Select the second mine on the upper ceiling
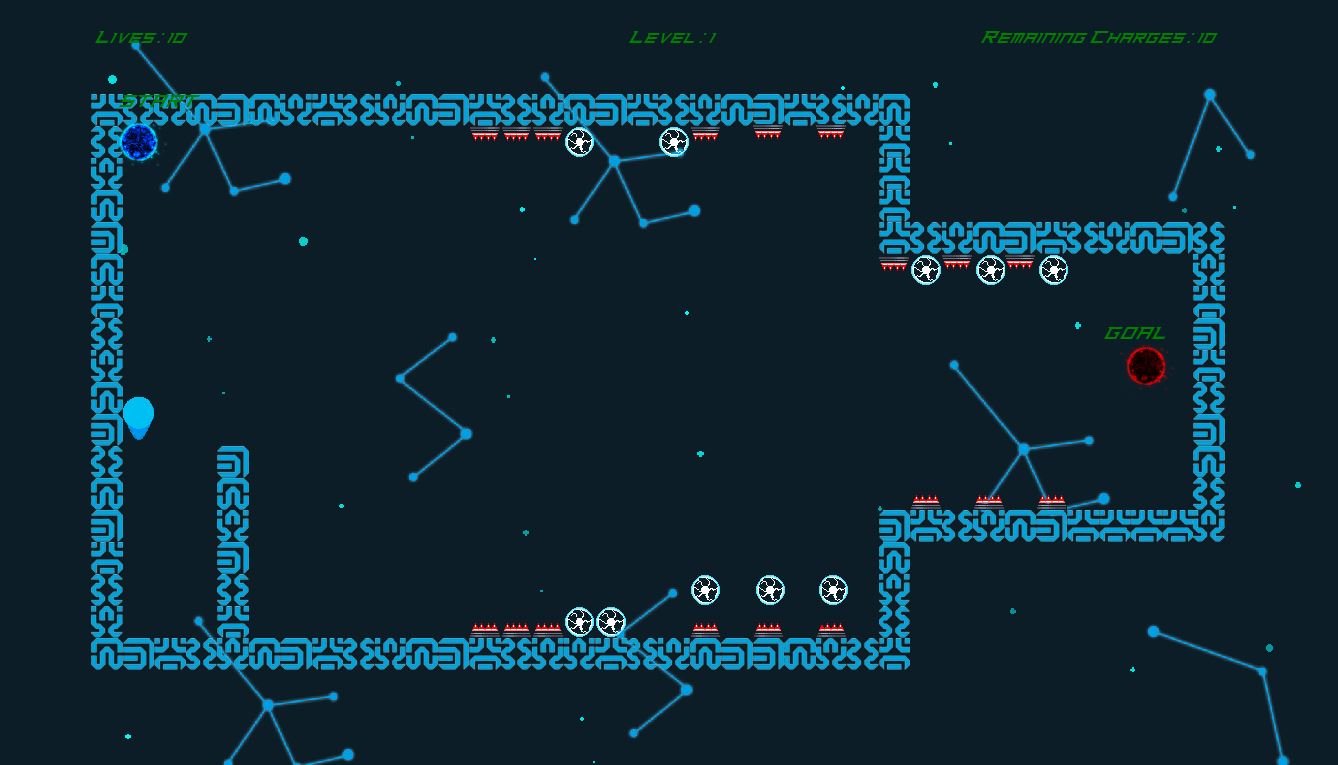Image resolution: width=1338 pixels, height=765 pixels. (673, 142)
